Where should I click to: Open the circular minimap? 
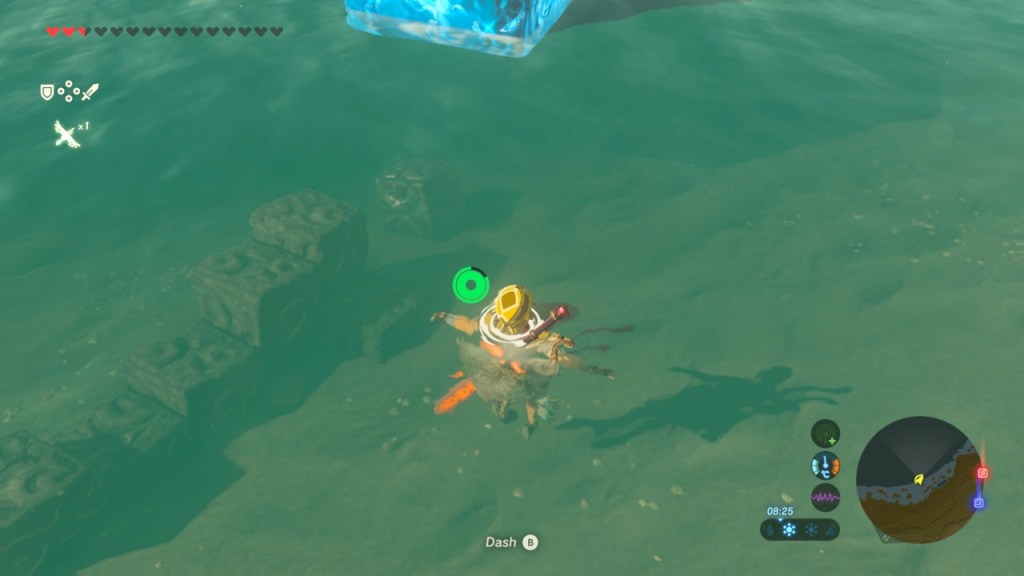pos(919,480)
